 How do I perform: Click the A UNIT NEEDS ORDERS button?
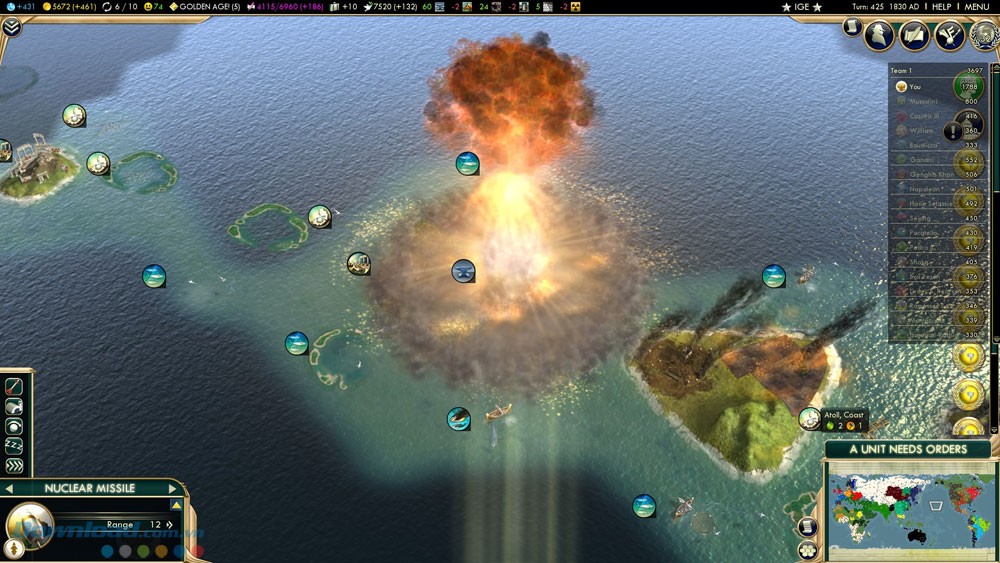pos(908,449)
